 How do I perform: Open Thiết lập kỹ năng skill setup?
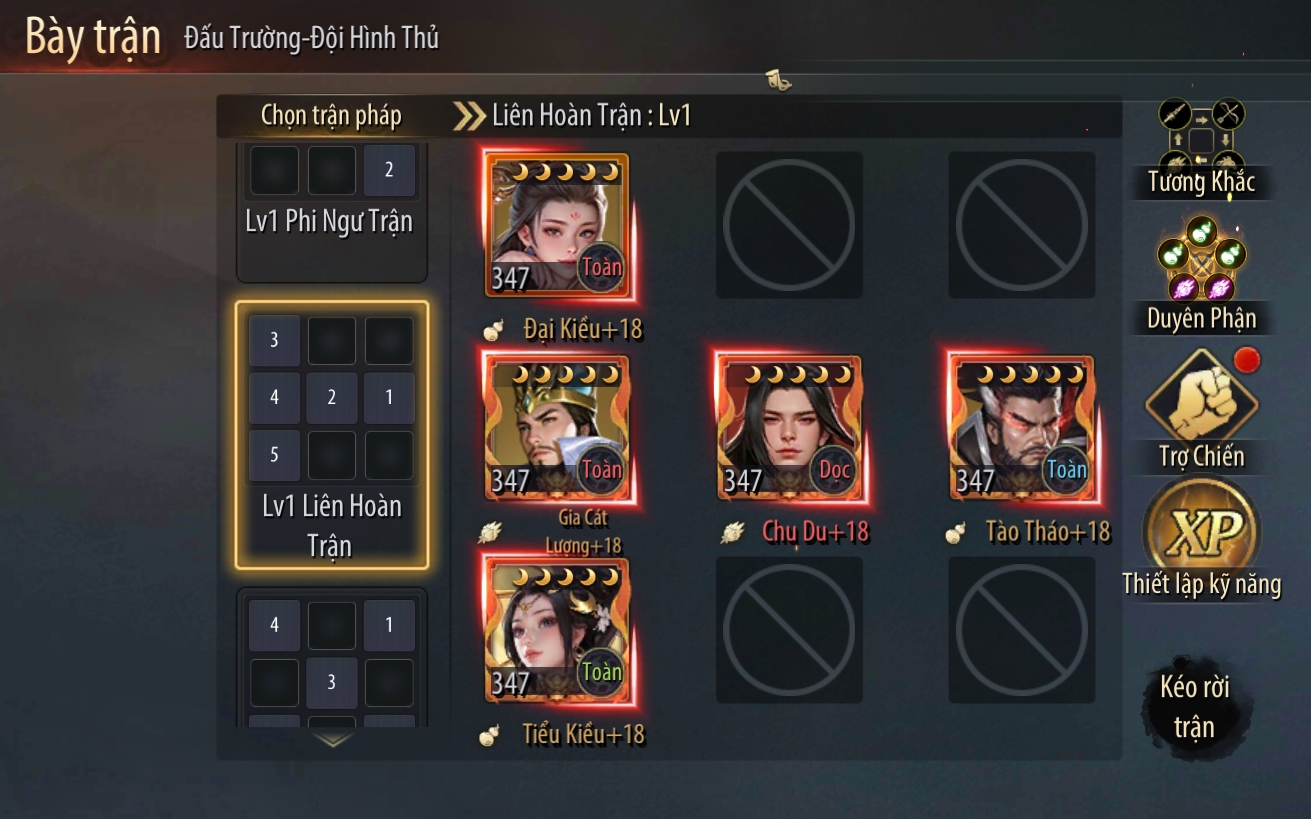[1201, 540]
